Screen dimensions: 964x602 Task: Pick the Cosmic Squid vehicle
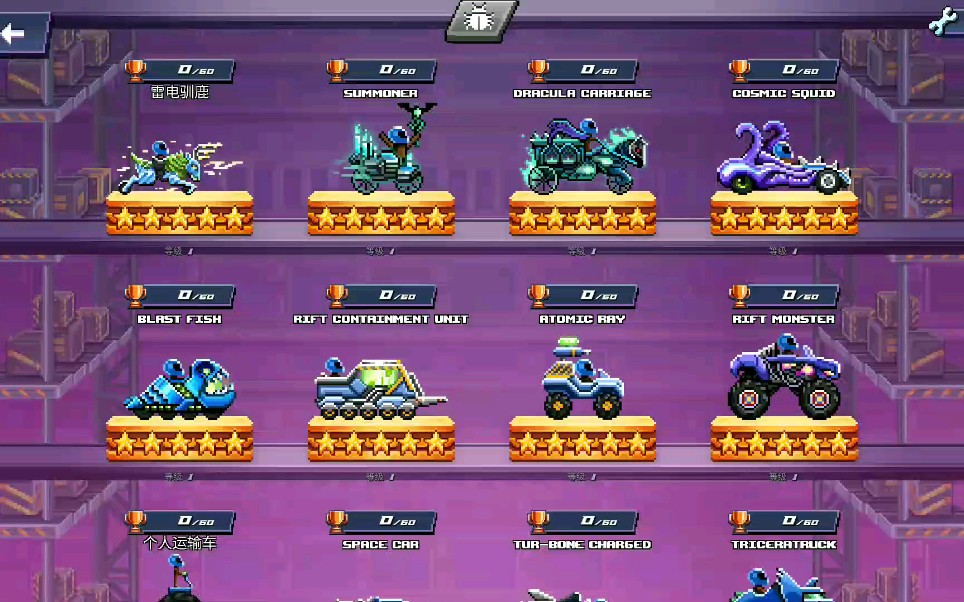click(x=784, y=160)
